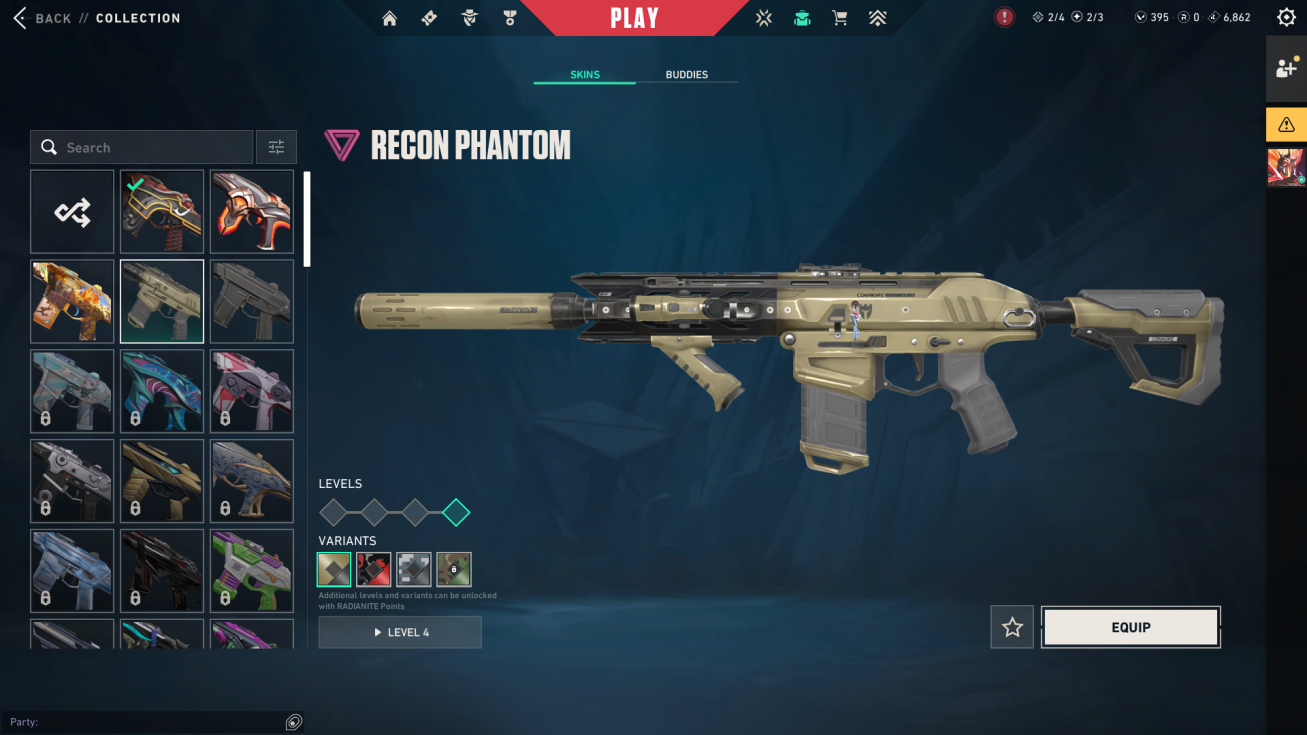Screen dimensions: 1307x735
Task: Open the settings gear icon
Action: pyautogui.click(x=1286, y=18)
